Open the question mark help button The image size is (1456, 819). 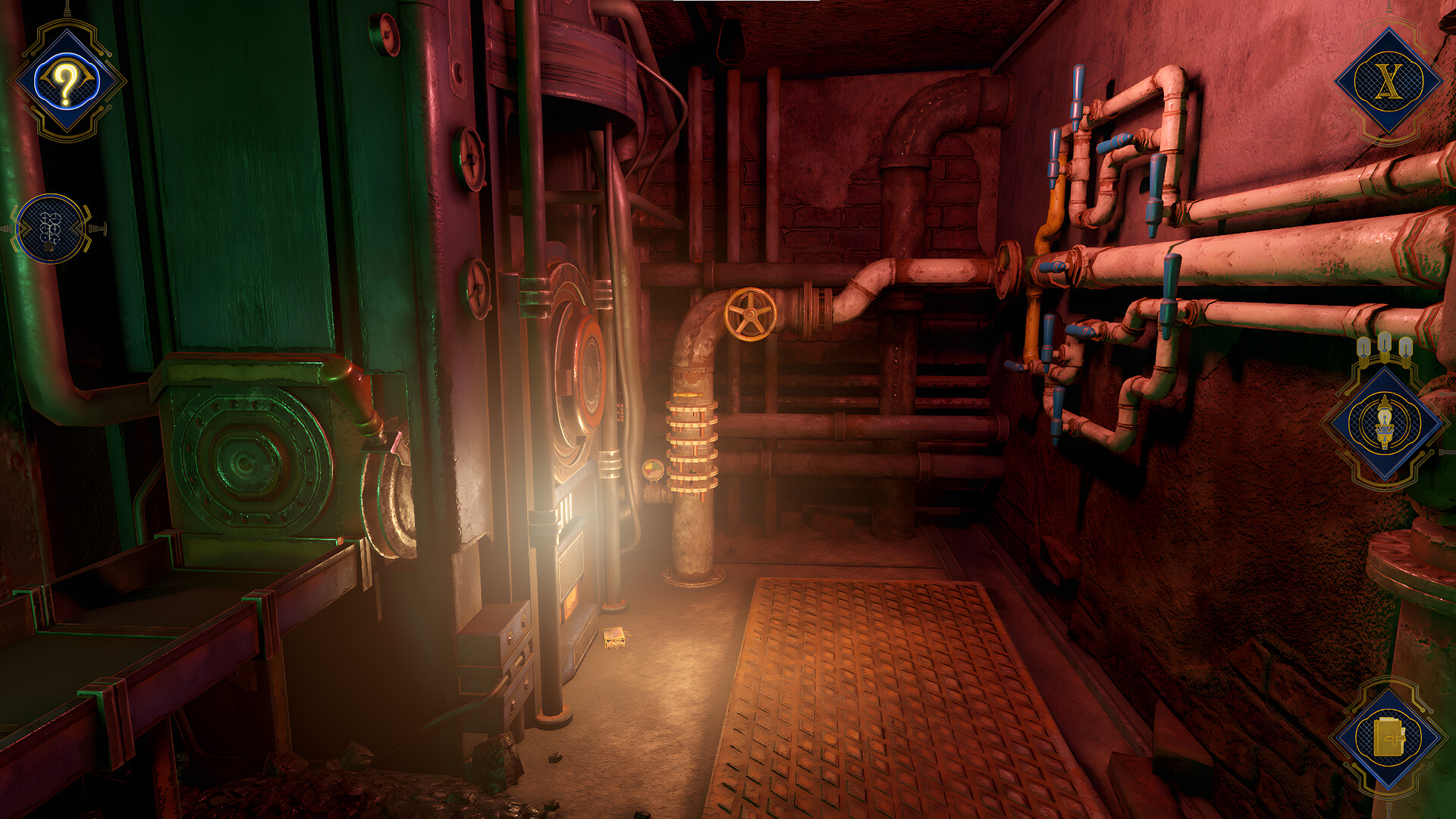[x=67, y=81]
